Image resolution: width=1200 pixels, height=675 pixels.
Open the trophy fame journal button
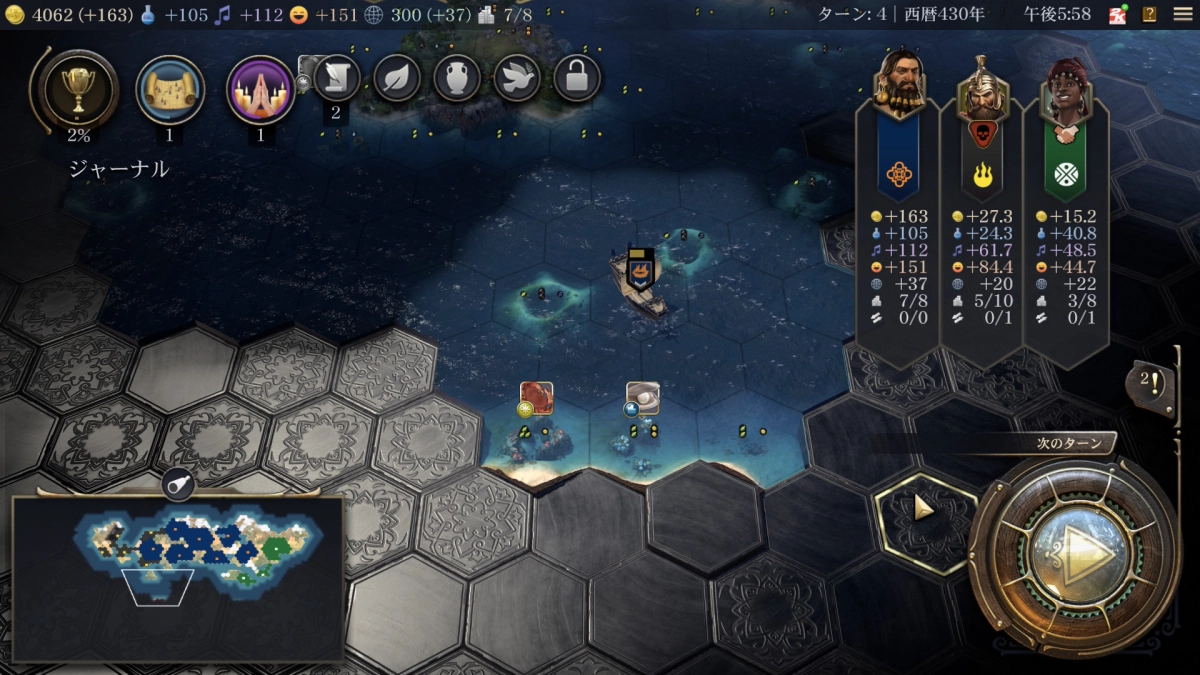[77, 89]
